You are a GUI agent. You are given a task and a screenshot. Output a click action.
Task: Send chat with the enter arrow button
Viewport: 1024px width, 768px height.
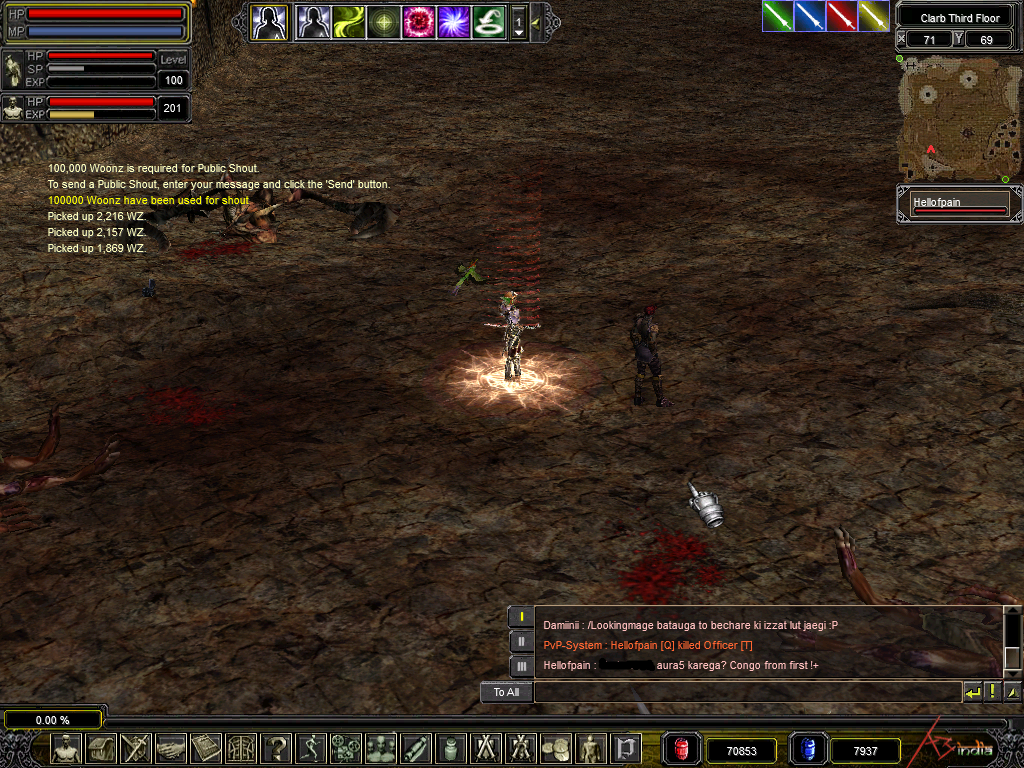pyautogui.click(x=972, y=692)
